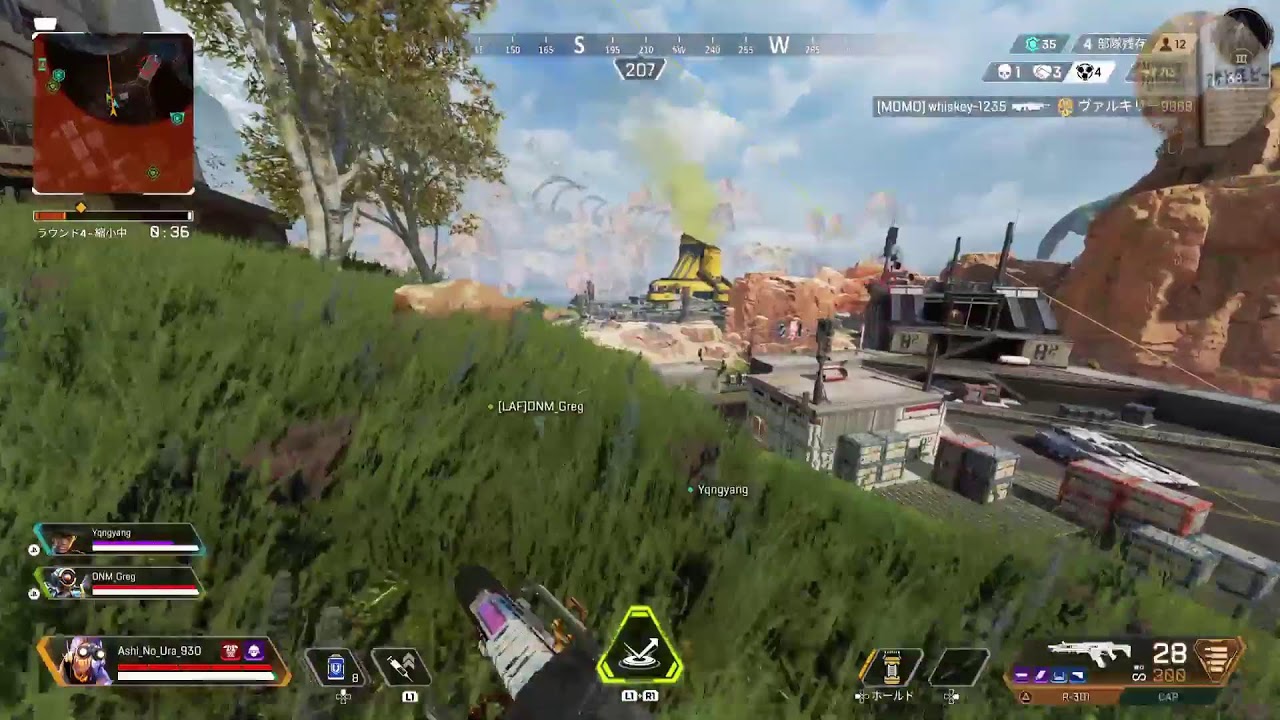Open the minimap in the corner
This screenshot has height=720, width=1280.
pos(113,113)
